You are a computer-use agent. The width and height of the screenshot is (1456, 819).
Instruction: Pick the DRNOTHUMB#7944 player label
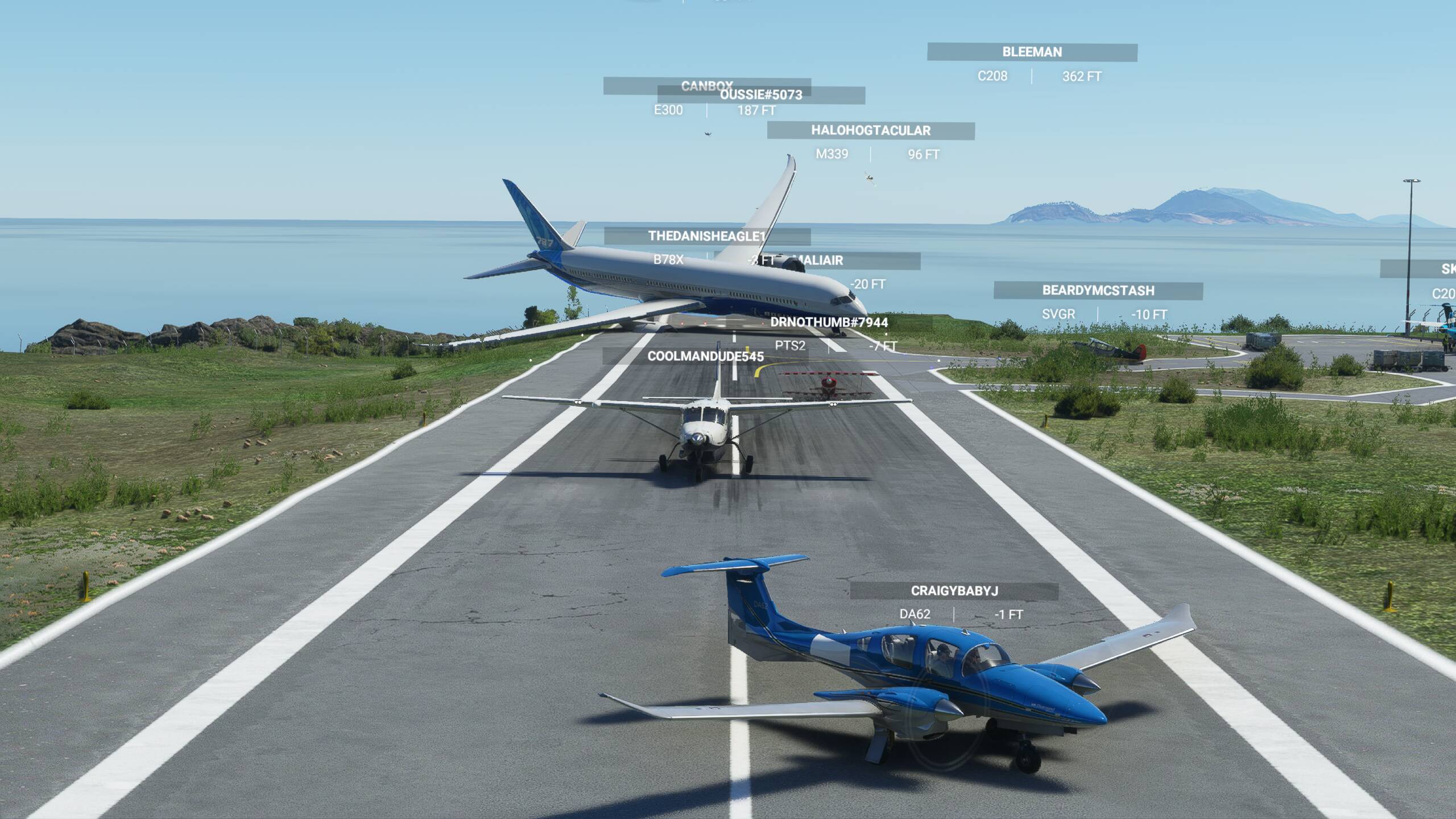(x=829, y=322)
